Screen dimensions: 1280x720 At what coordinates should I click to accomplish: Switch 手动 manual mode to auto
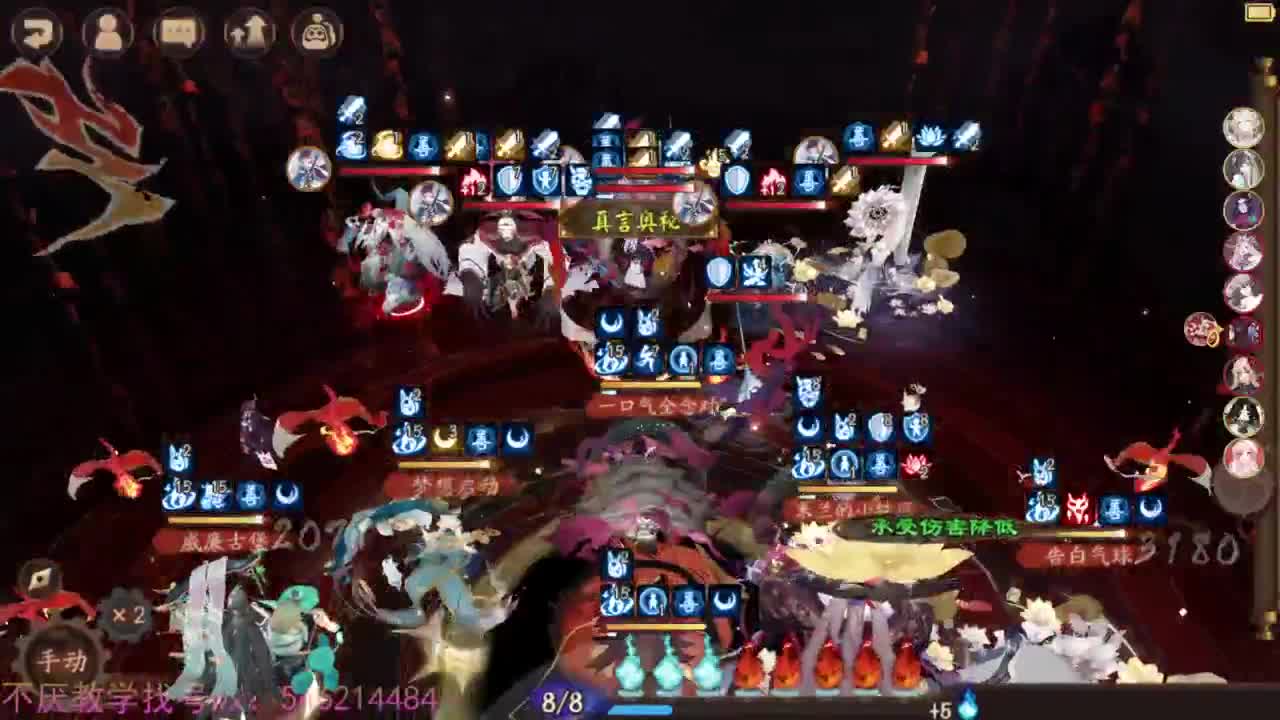point(62,660)
